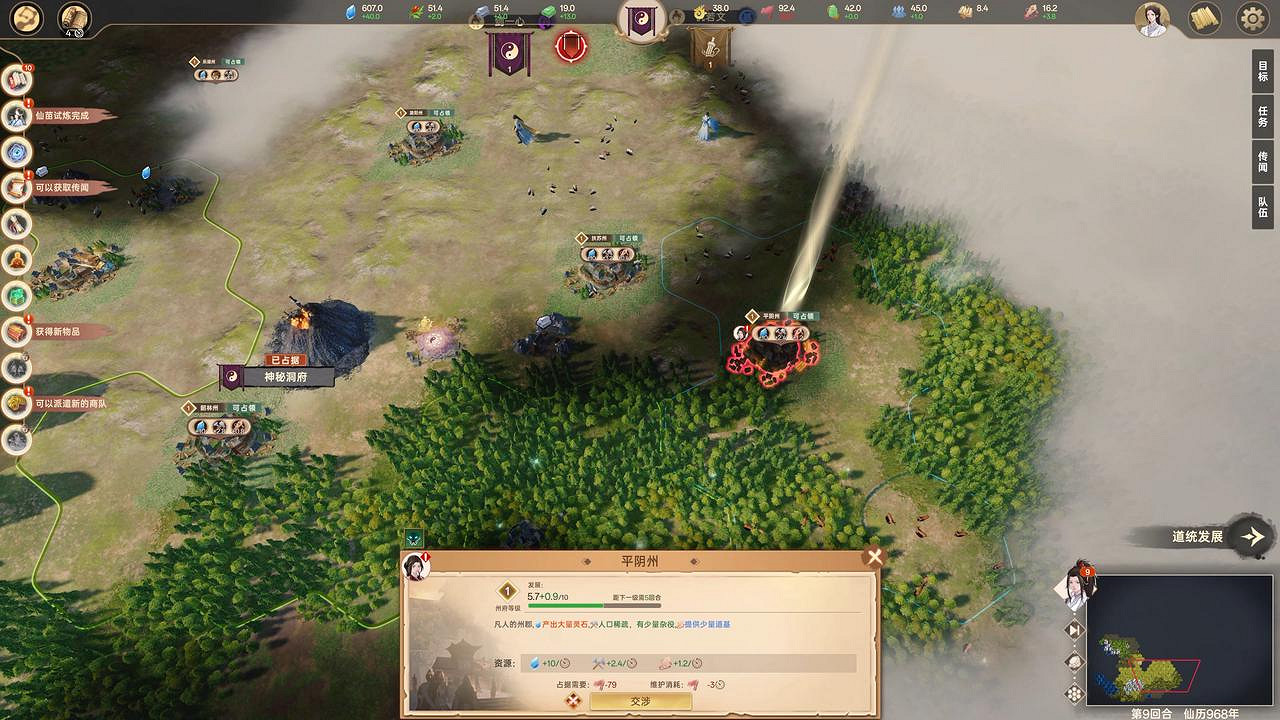1280x720 pixels.
Task: Click the 可以派遣新的商队 caravan notification icon
Action: click(16, 404)
